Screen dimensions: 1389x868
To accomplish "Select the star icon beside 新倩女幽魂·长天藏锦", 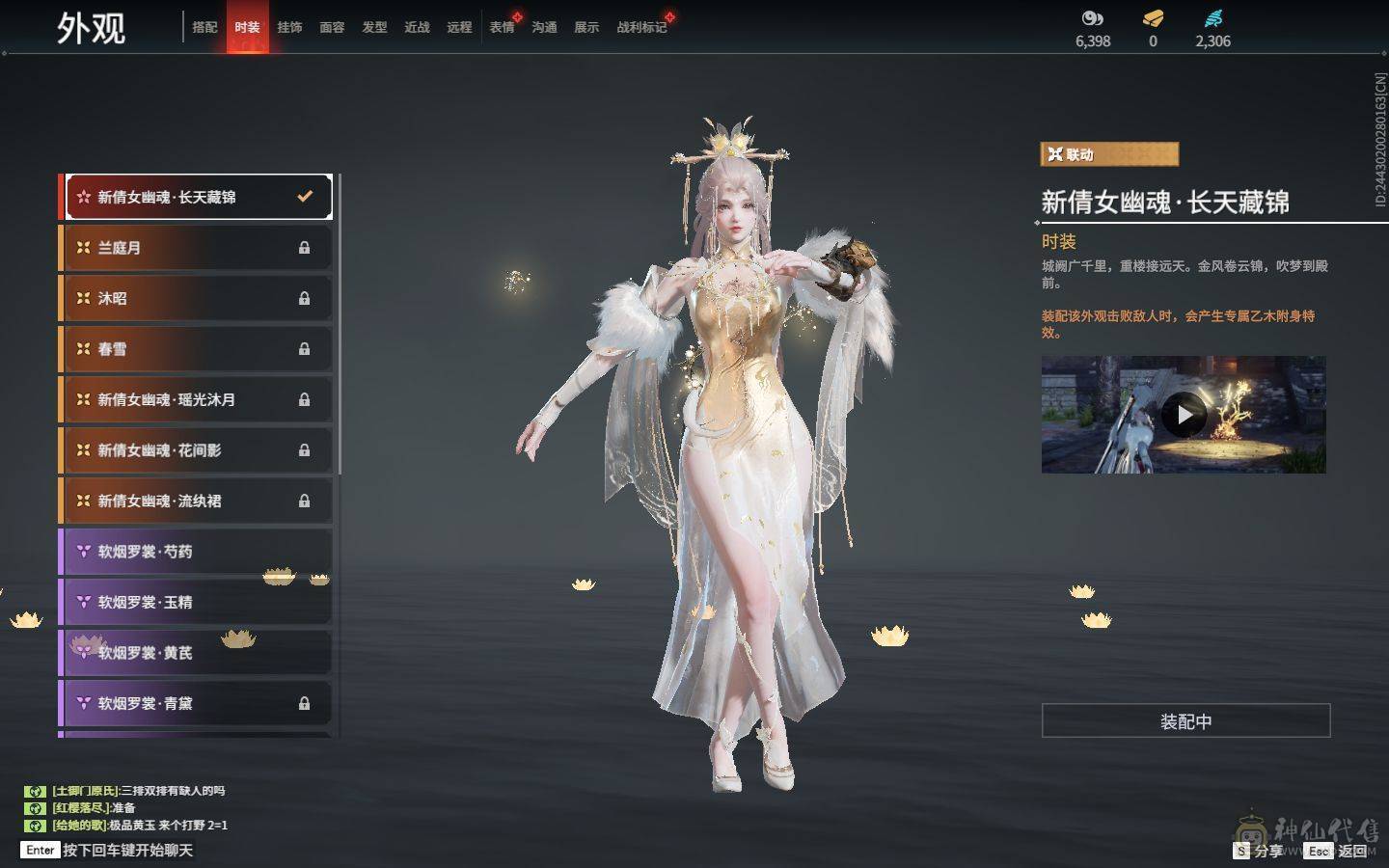I will (83, 197).
